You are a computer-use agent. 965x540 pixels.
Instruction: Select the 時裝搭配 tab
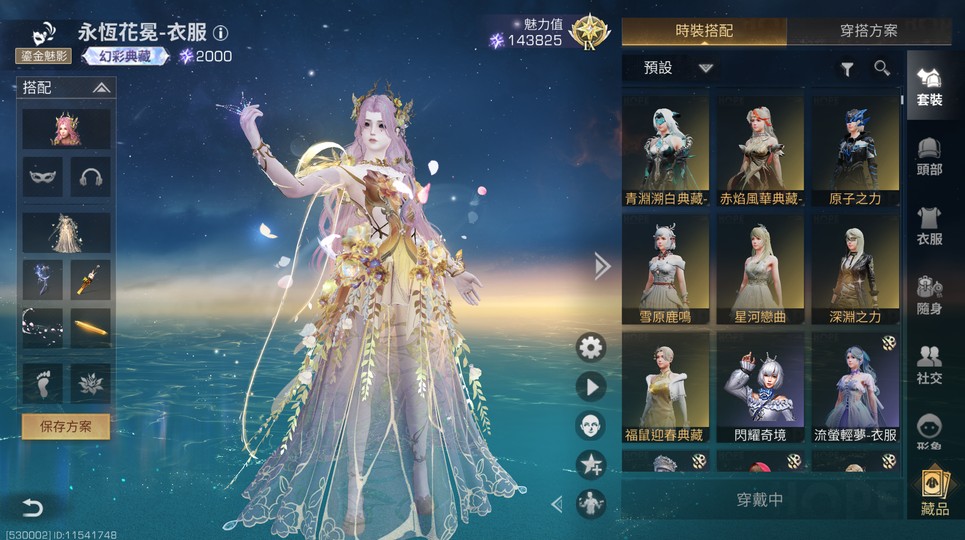pyautogui.click(x=703, y=32)
